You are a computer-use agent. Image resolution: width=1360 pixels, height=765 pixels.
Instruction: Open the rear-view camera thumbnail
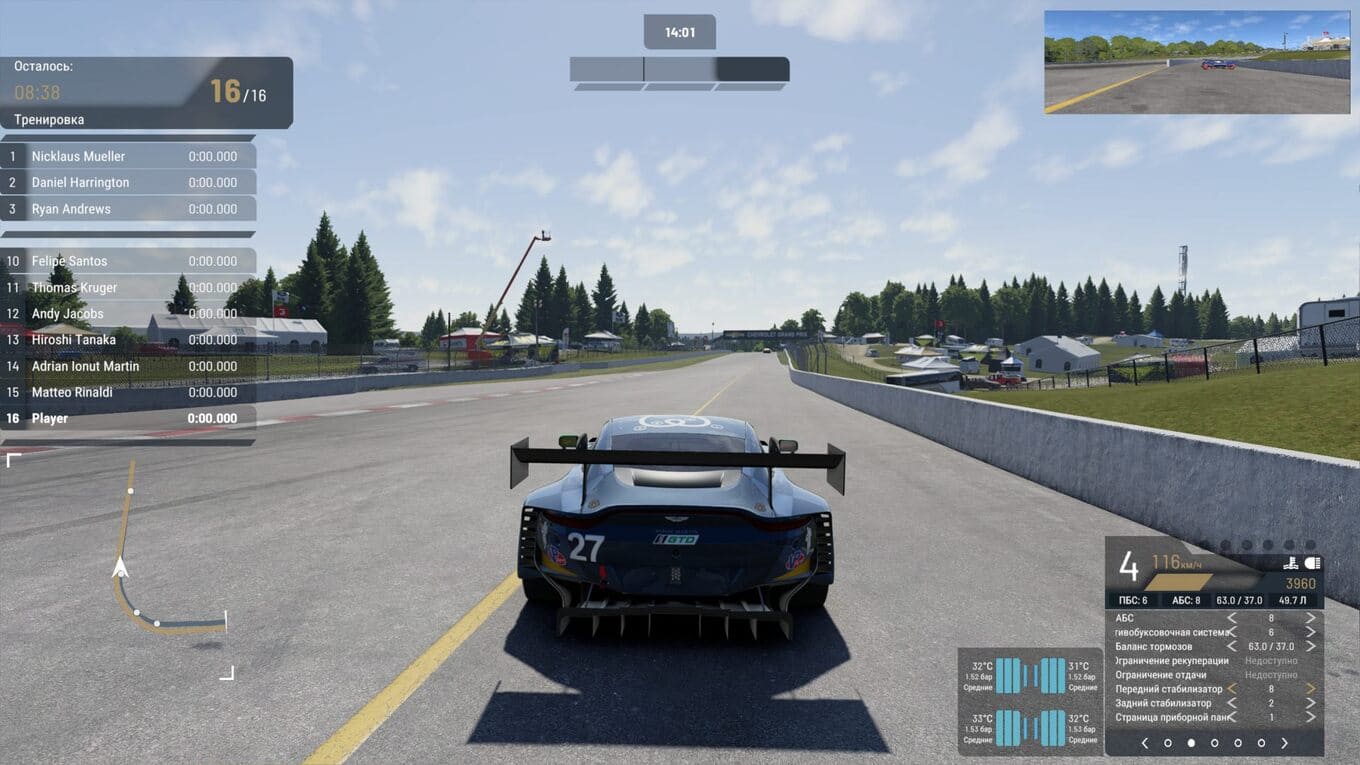(1197, 62)
